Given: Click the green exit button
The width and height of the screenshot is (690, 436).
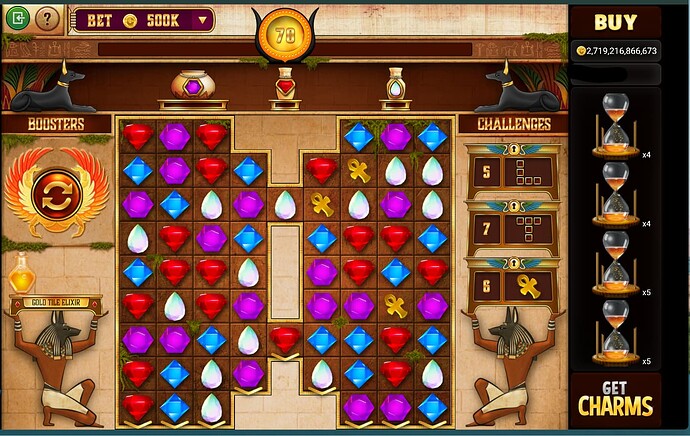Looking at the screenshot, I should pos(17,18).
